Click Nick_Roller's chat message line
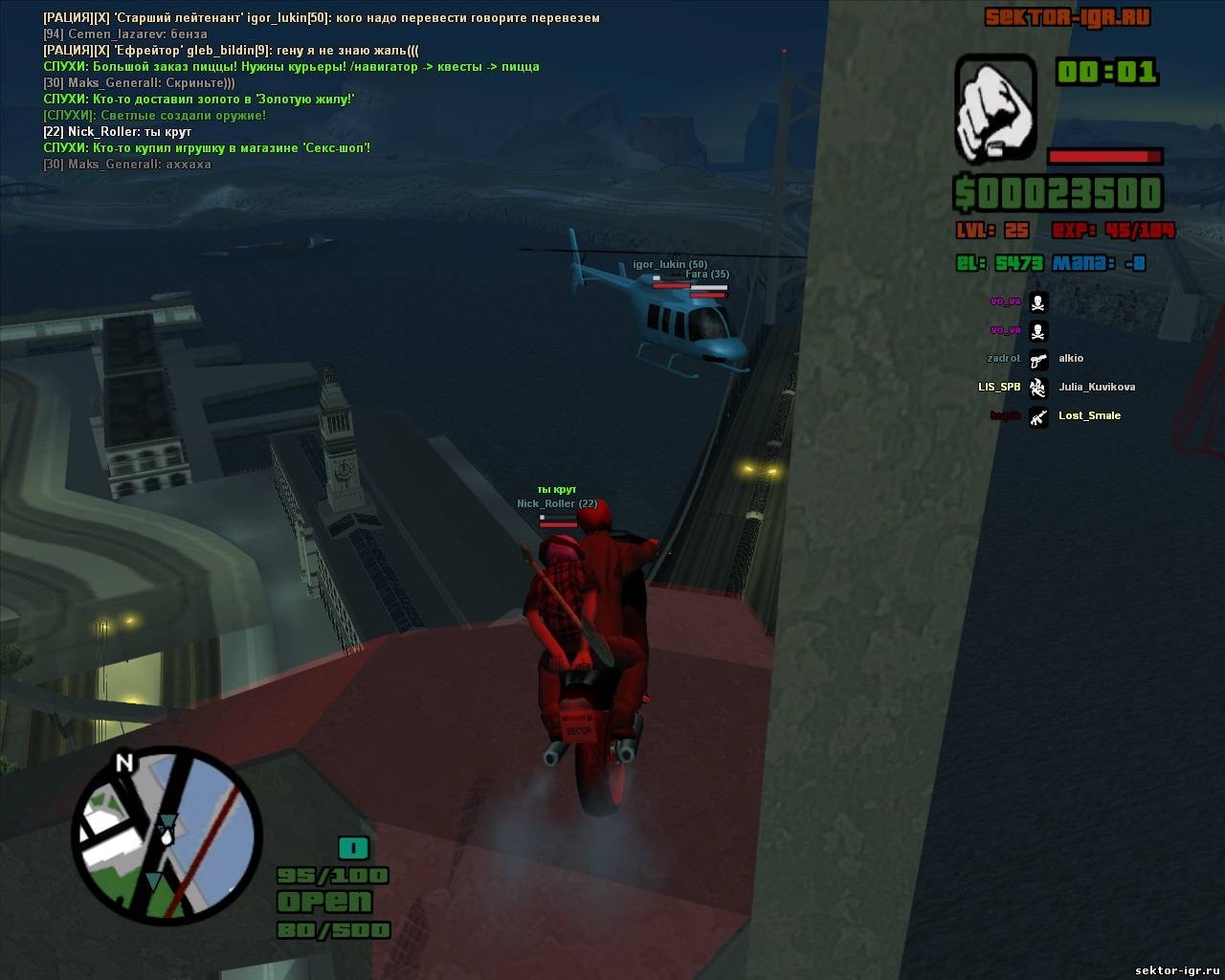1225x980 pixels. click(118, 132)
